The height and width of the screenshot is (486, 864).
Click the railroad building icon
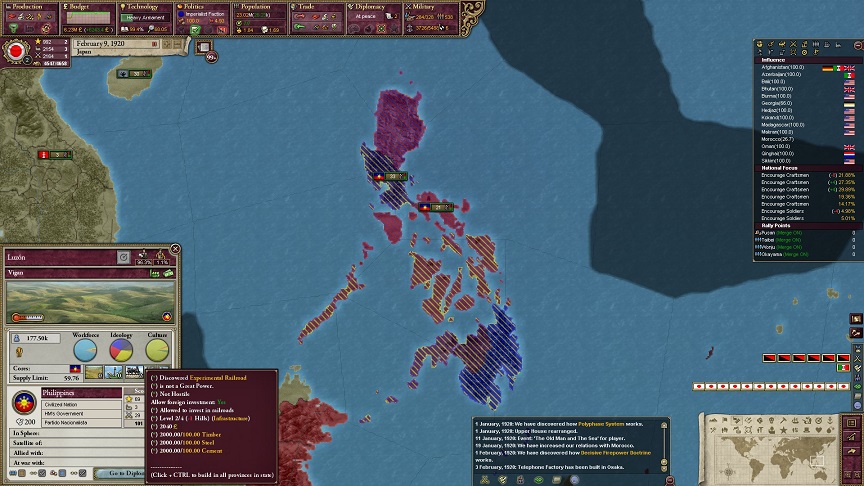132,371
